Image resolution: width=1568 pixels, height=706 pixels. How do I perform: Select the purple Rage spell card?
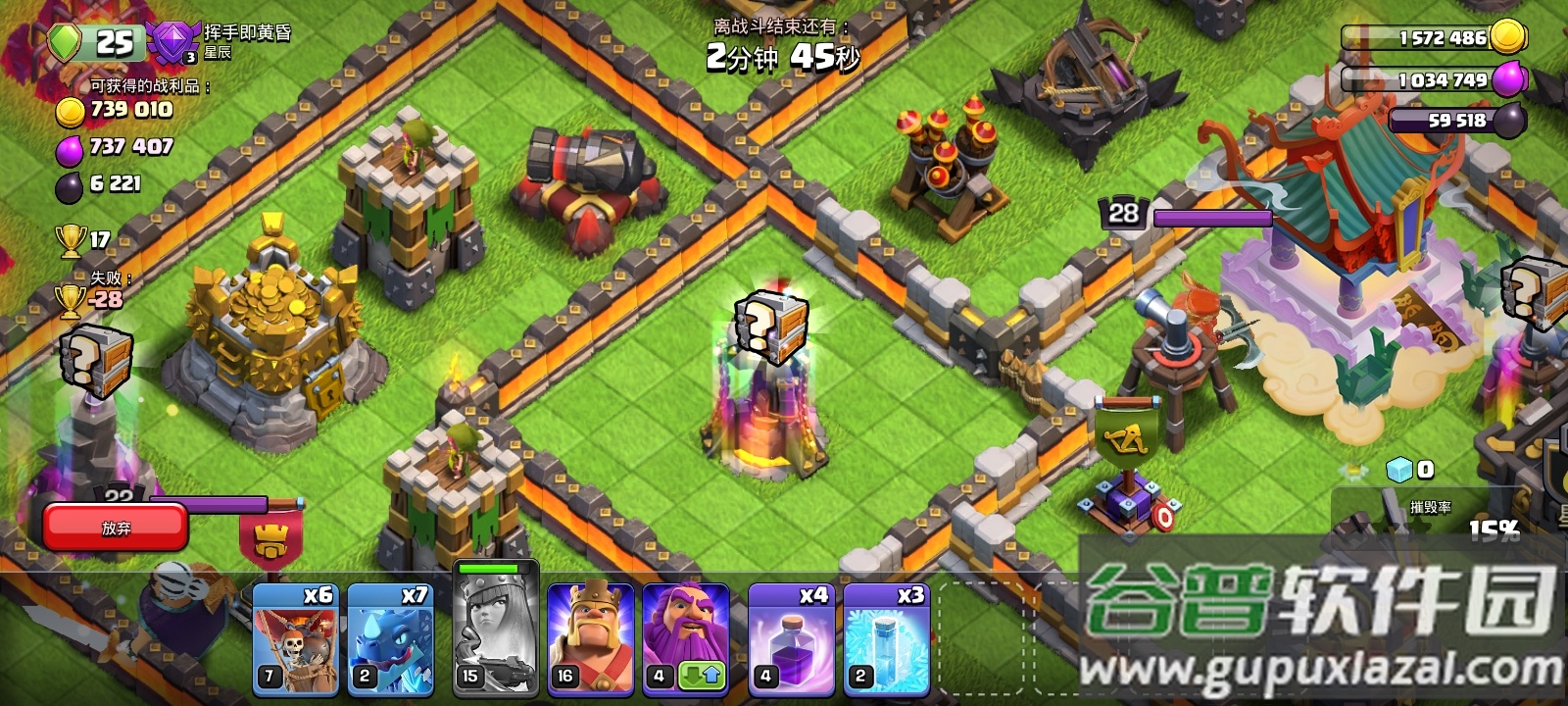[791, 638]
